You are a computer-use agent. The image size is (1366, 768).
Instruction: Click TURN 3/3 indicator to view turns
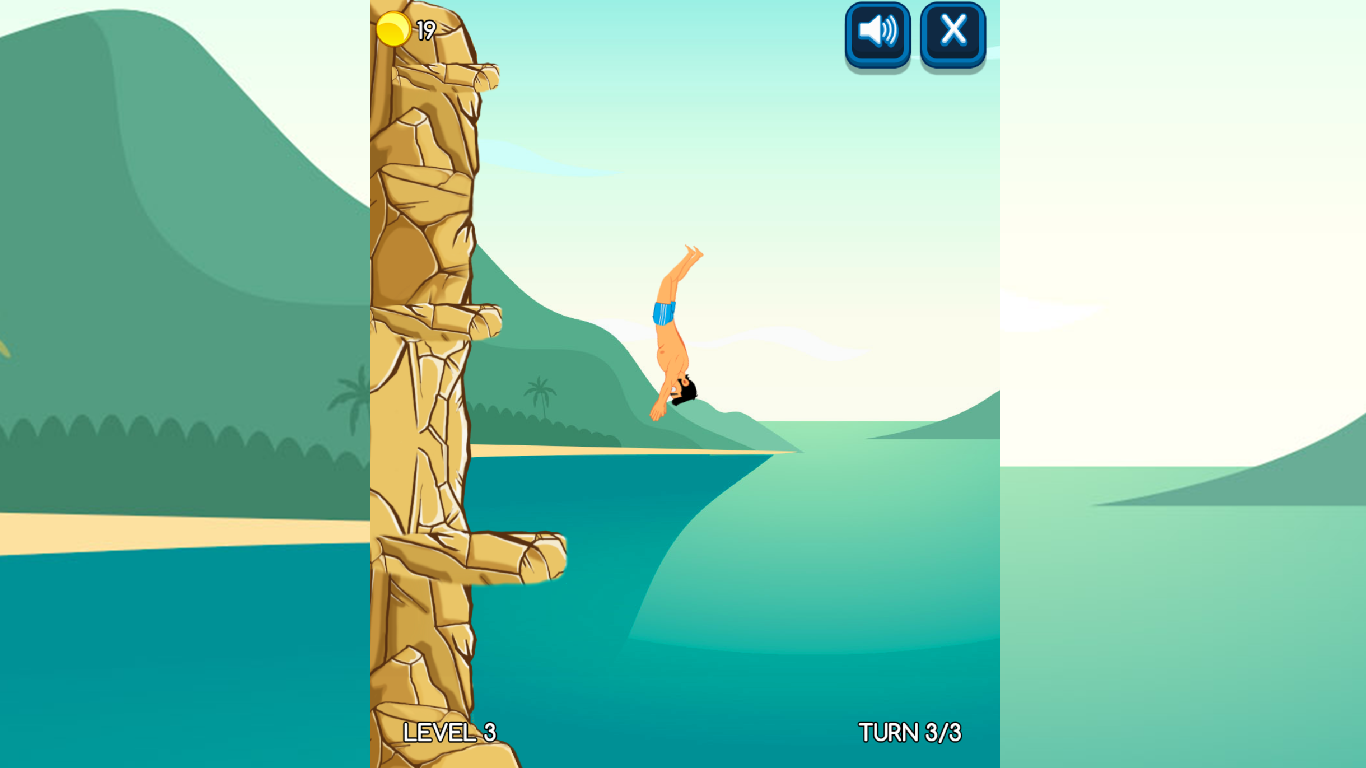tap(908, 732)
